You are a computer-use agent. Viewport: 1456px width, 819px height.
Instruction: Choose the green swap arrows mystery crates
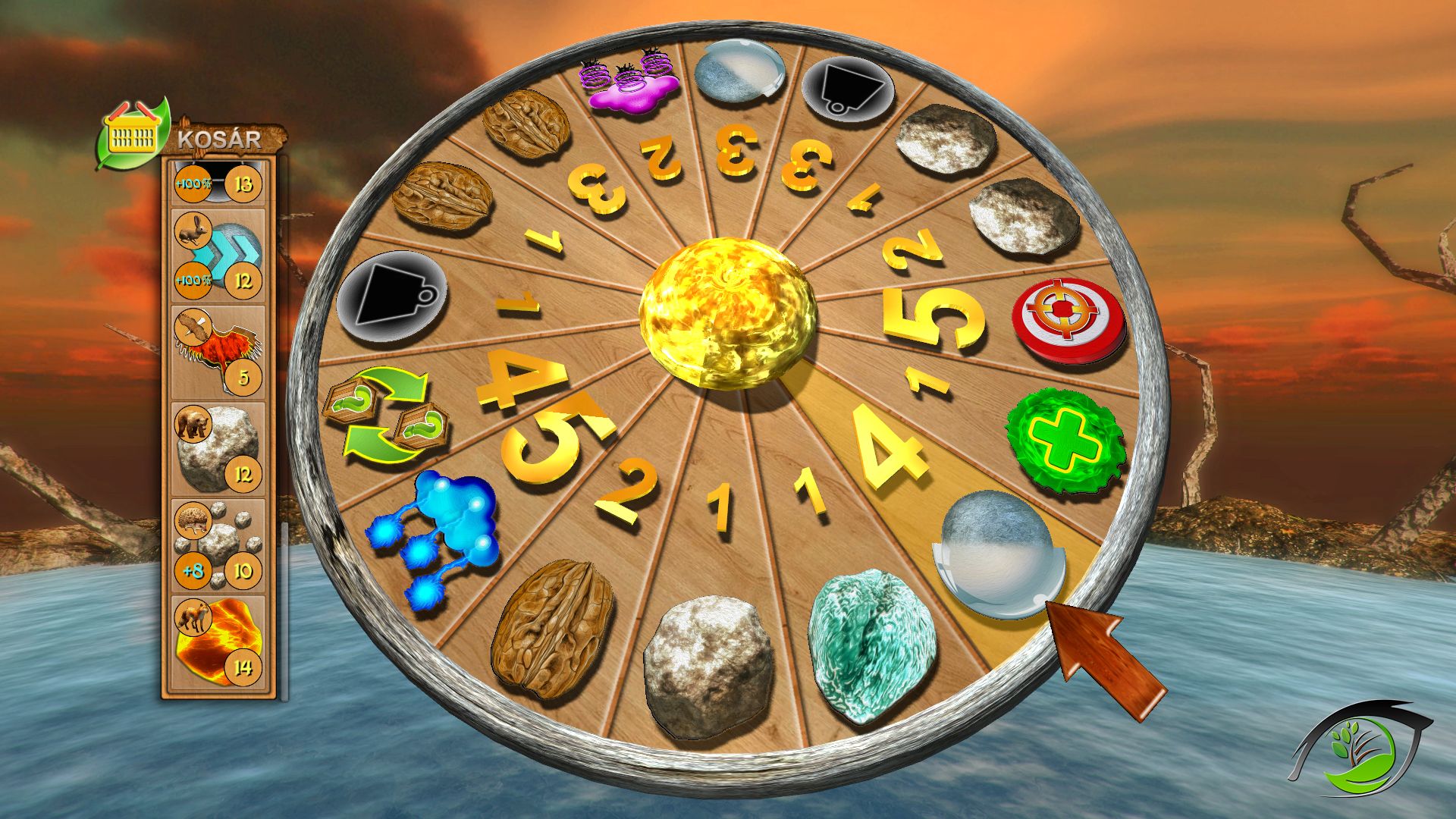pos(384,415)
